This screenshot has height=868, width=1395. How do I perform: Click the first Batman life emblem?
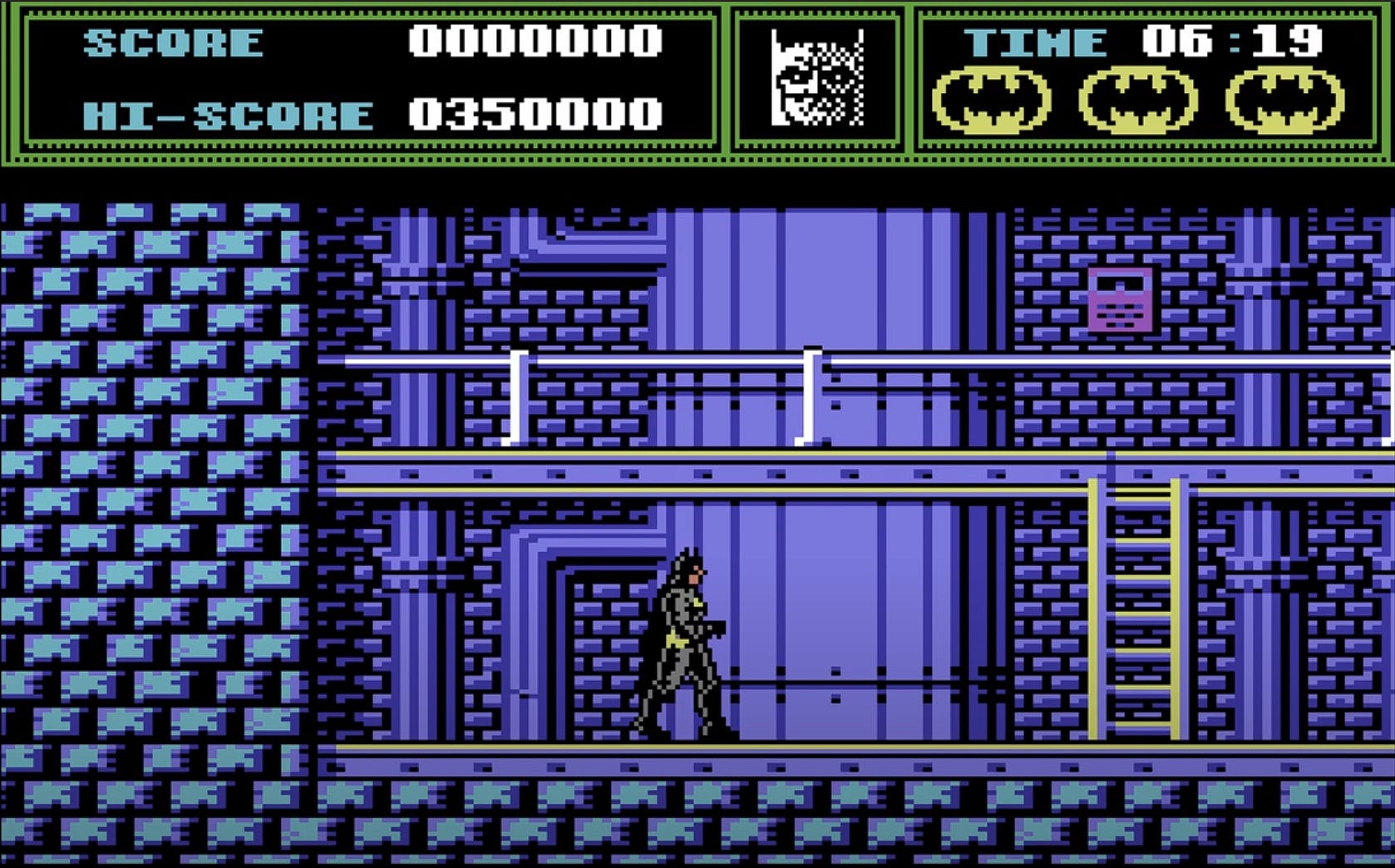point(993,100)
